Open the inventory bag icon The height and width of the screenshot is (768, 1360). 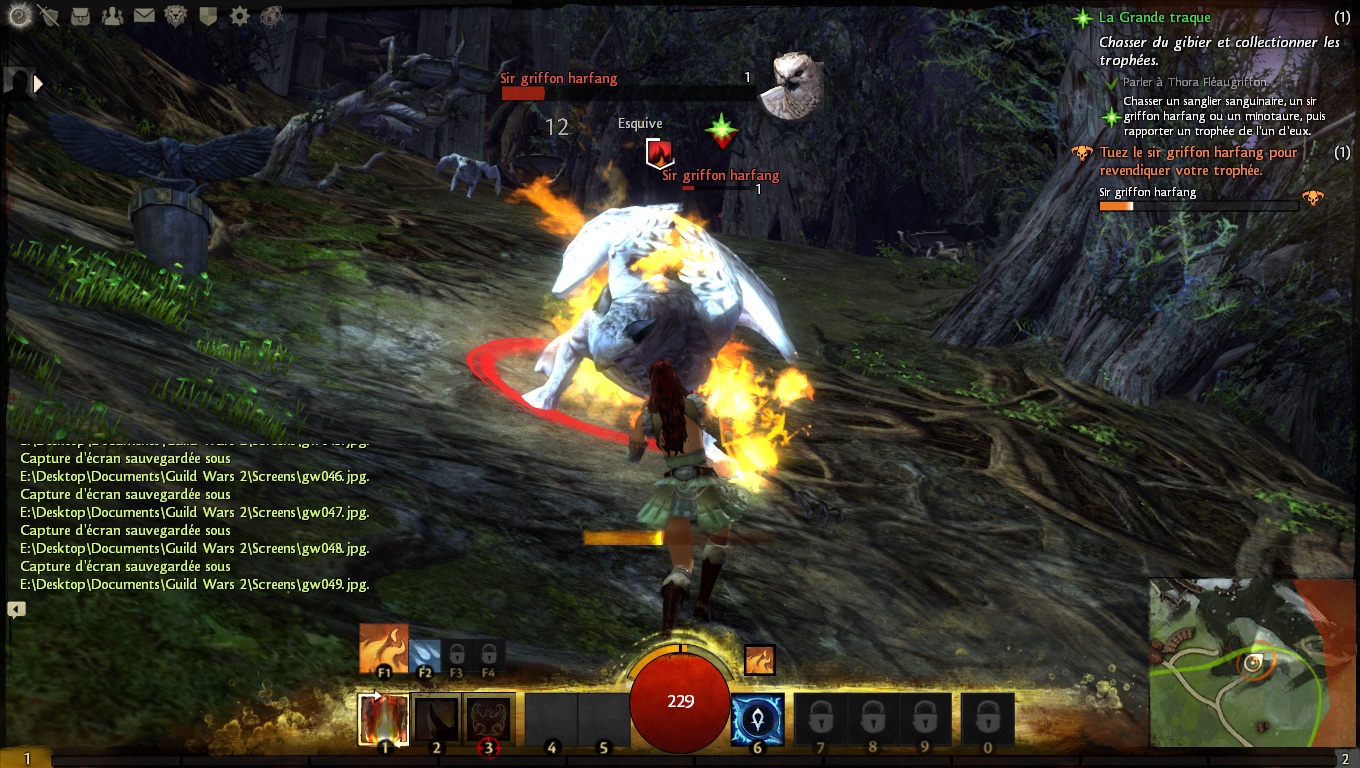point(80,15)
